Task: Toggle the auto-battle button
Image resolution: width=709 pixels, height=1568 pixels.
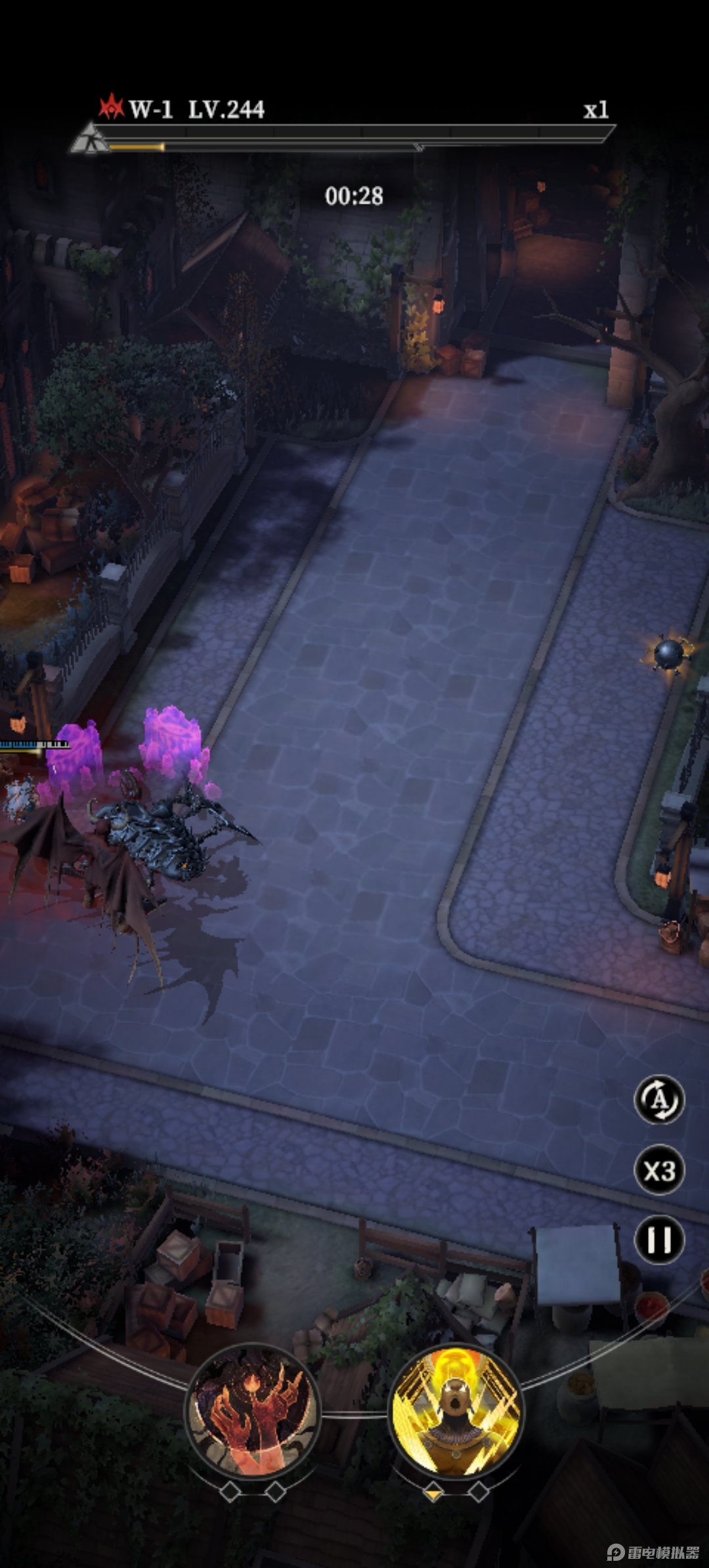Action: pos(659,1099)
